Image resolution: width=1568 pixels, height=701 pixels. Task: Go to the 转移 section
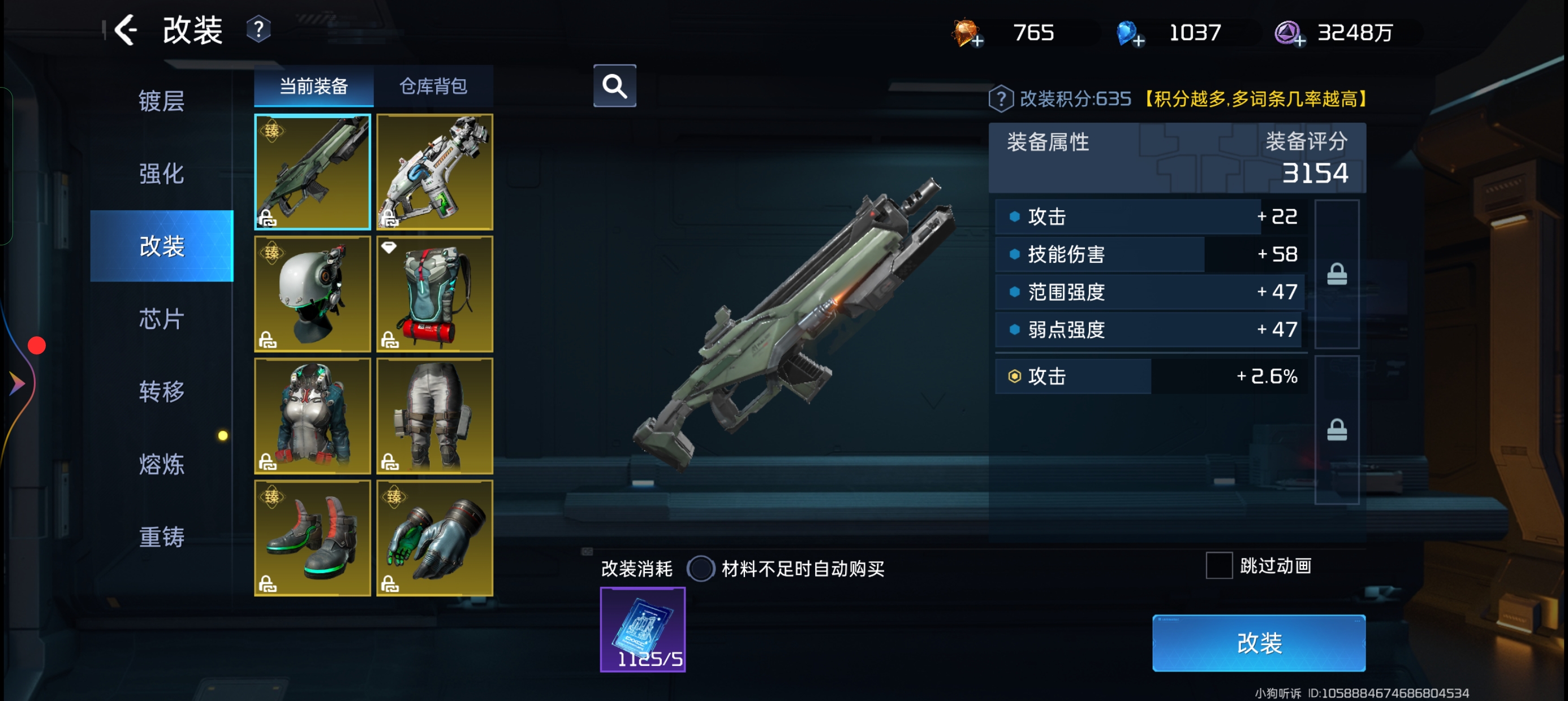coord(161,391)
